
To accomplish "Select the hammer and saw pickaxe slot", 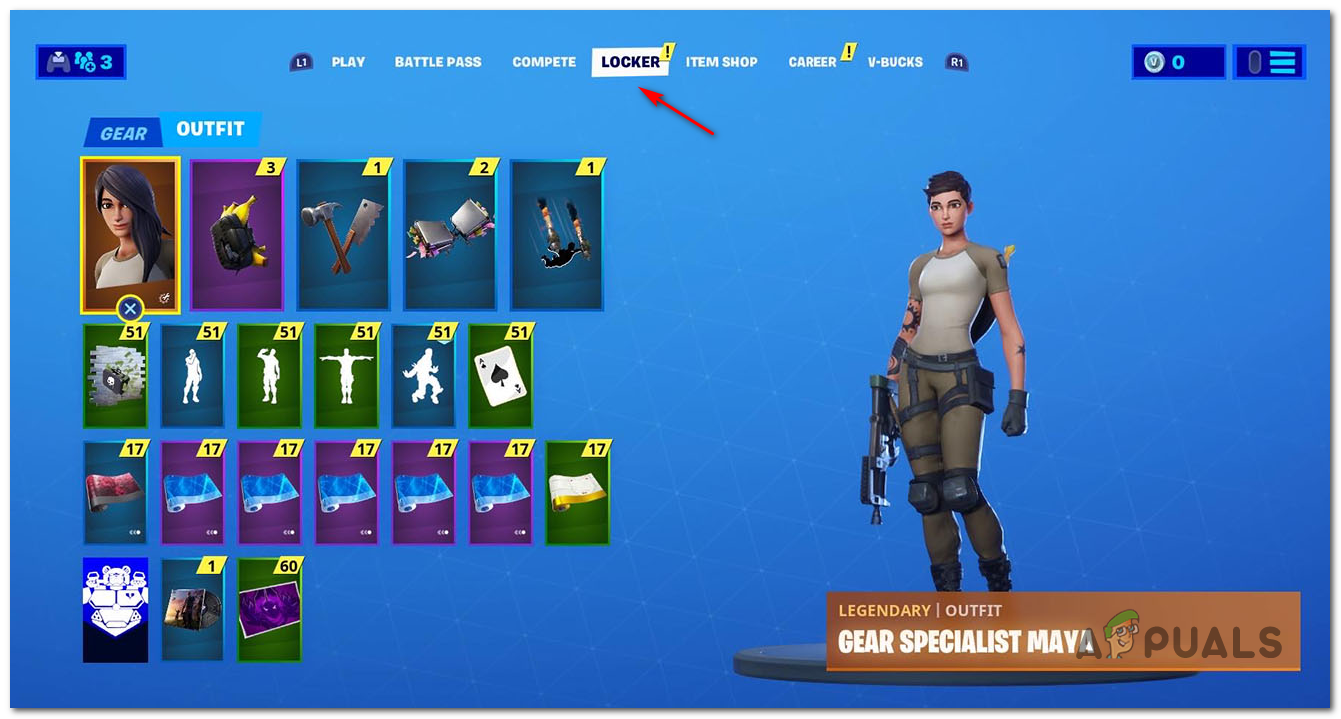I will 343,235.
